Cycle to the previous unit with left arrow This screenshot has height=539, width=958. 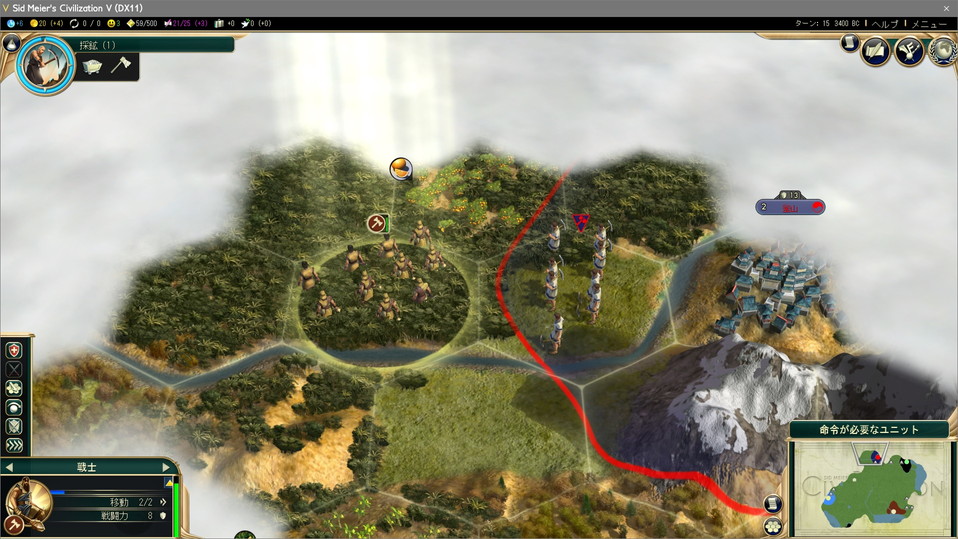[x=10, y=467]
